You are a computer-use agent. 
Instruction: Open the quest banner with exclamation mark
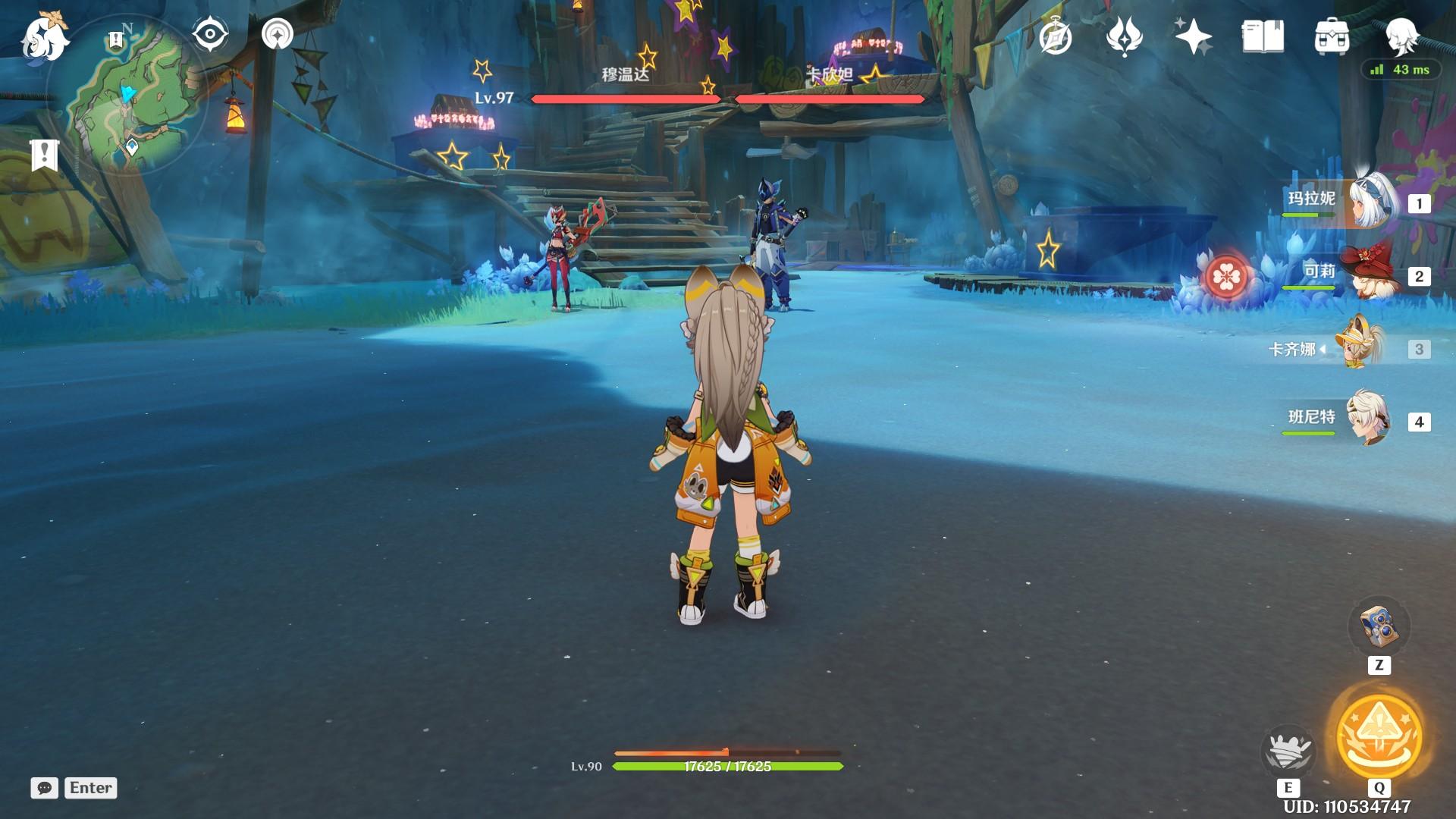pyautogui.click(x=45, y=155)
